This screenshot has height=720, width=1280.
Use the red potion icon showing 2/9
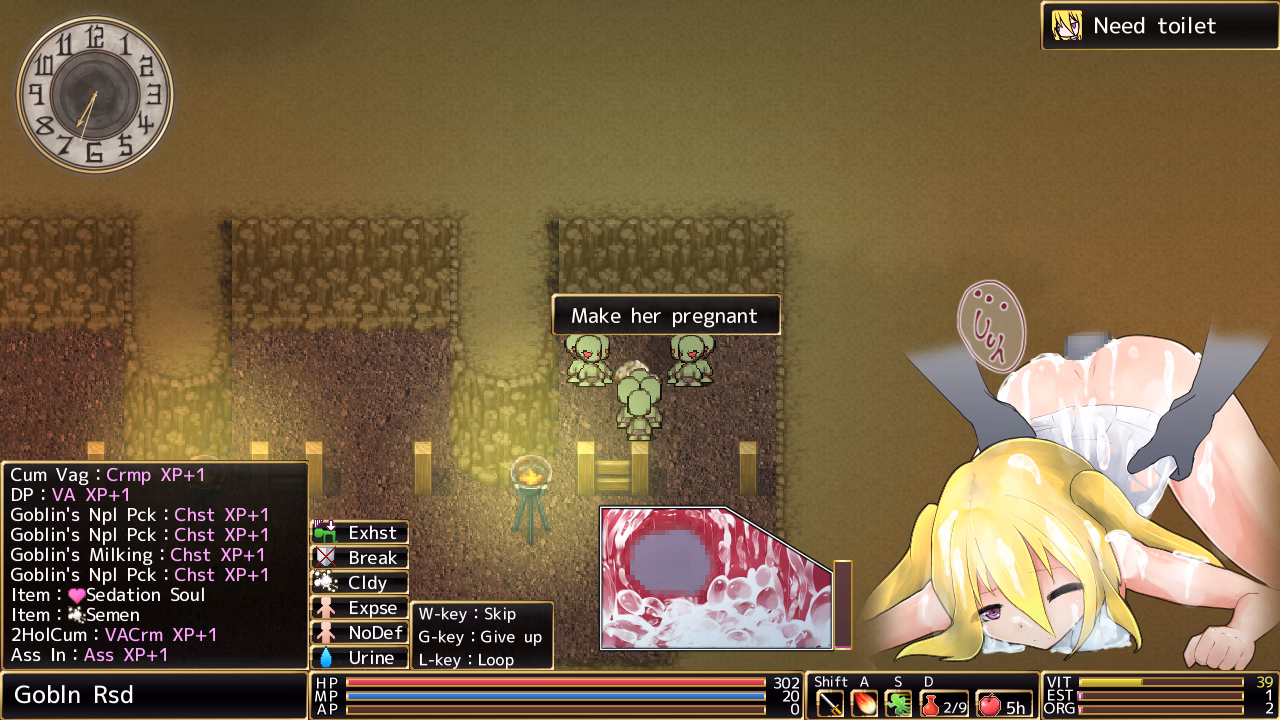[930, 704]
